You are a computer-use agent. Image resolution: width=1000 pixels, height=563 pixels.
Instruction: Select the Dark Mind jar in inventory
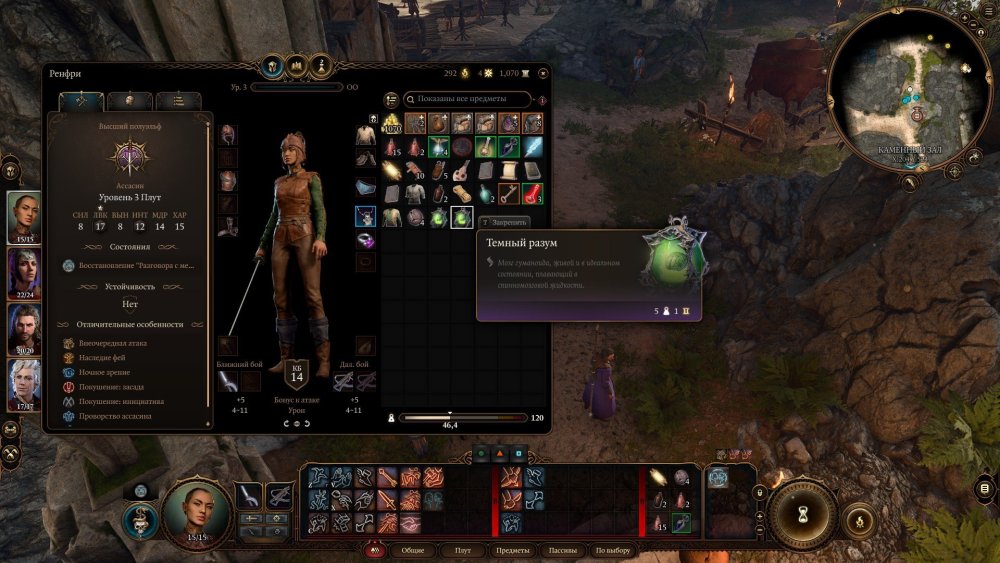[462, 217]
